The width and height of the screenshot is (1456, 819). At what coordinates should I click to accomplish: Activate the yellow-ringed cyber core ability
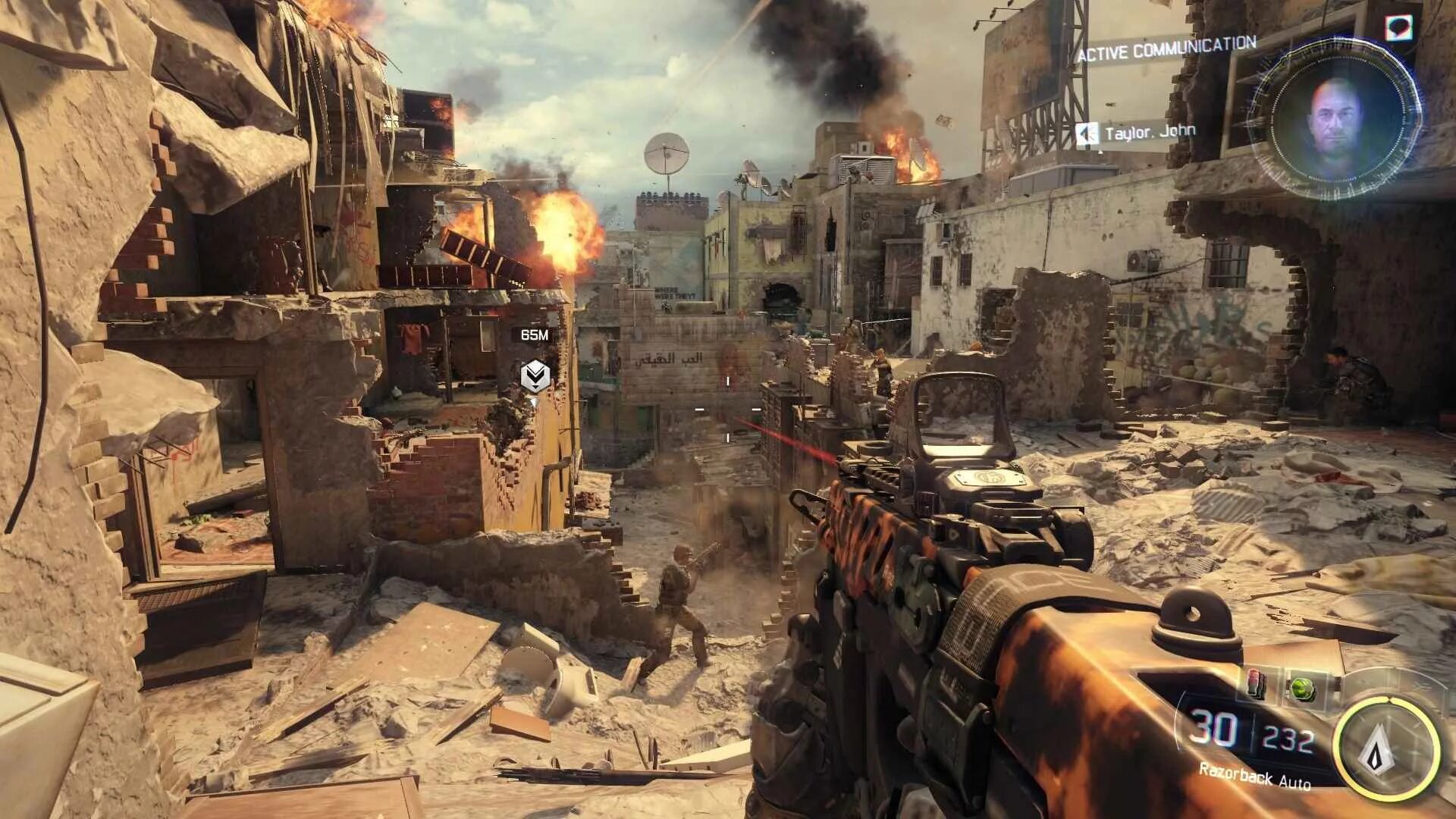point(1386,750)
